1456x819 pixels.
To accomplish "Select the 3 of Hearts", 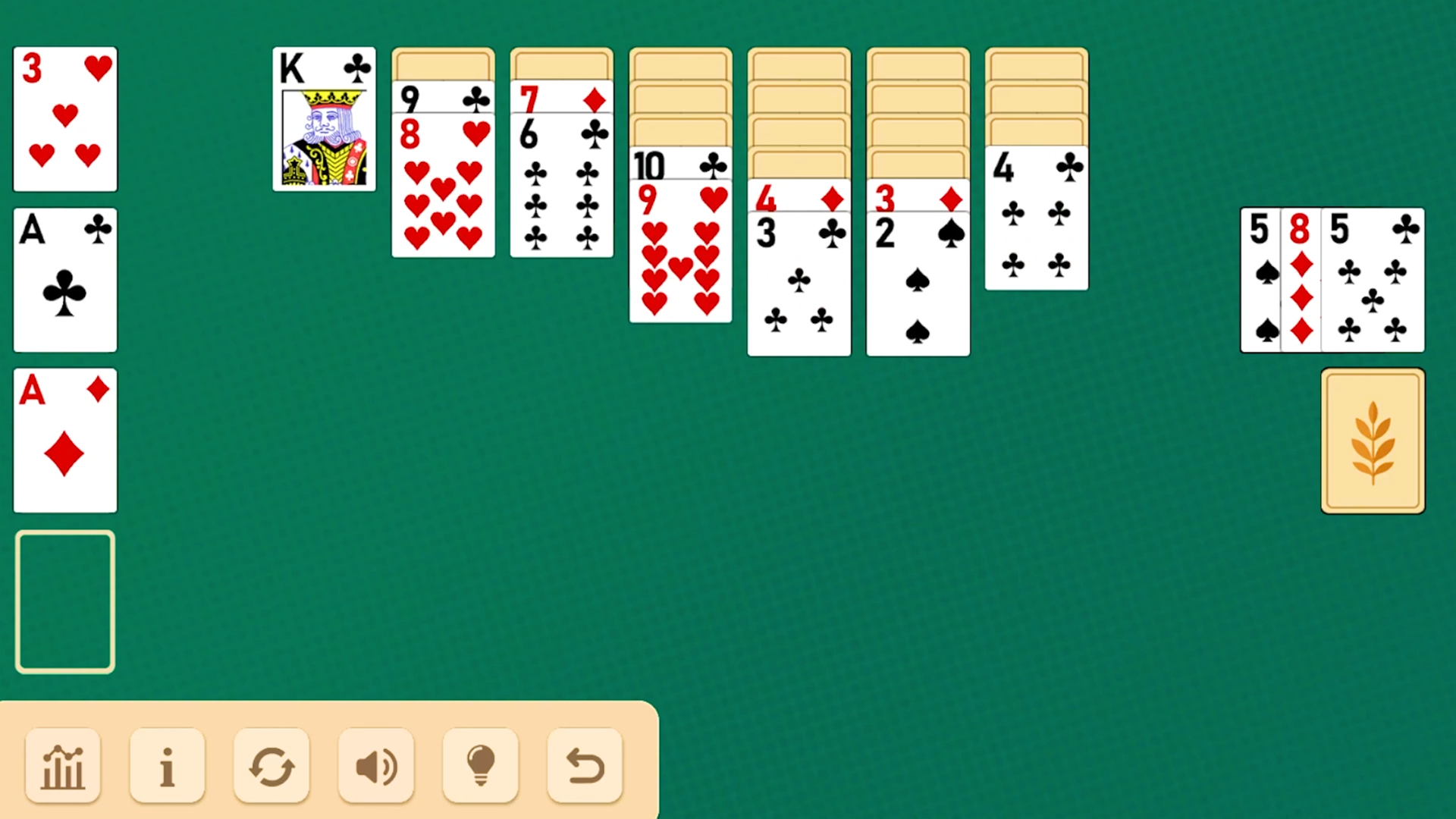I will click(x=64, y=118).
